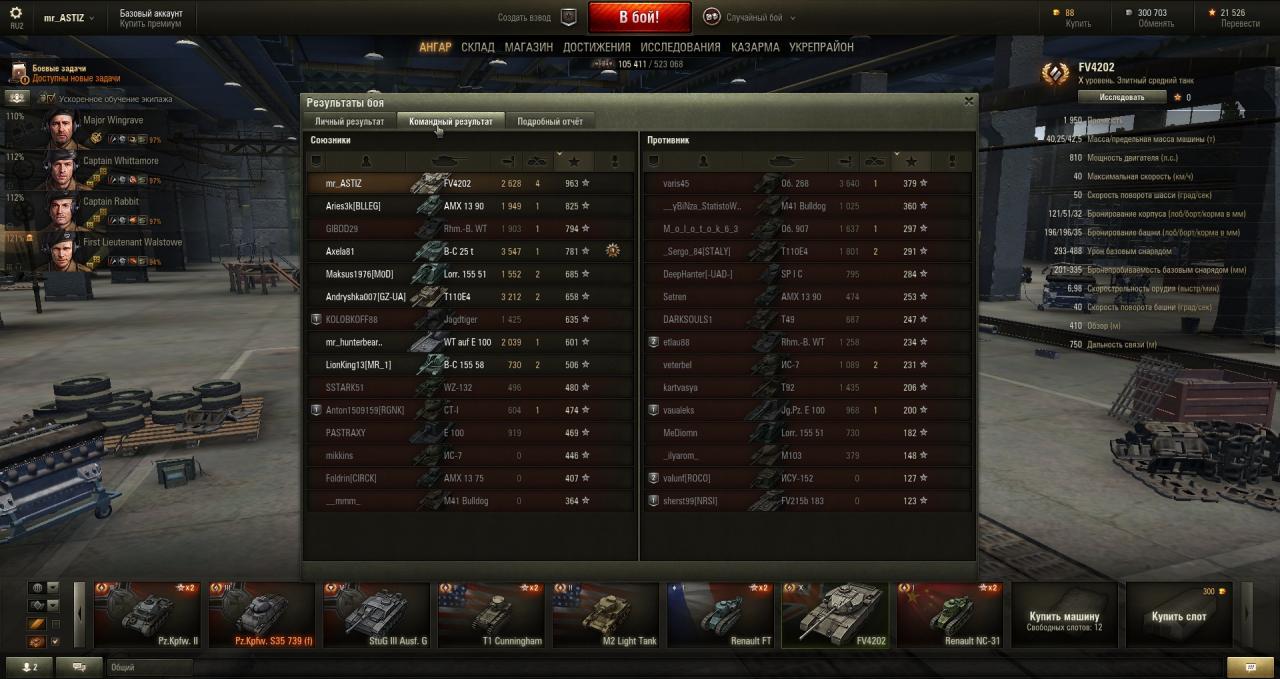Open the СКЛАД menu
The width and height of the screenshot is (1280, 679).
tap(478, 47)
